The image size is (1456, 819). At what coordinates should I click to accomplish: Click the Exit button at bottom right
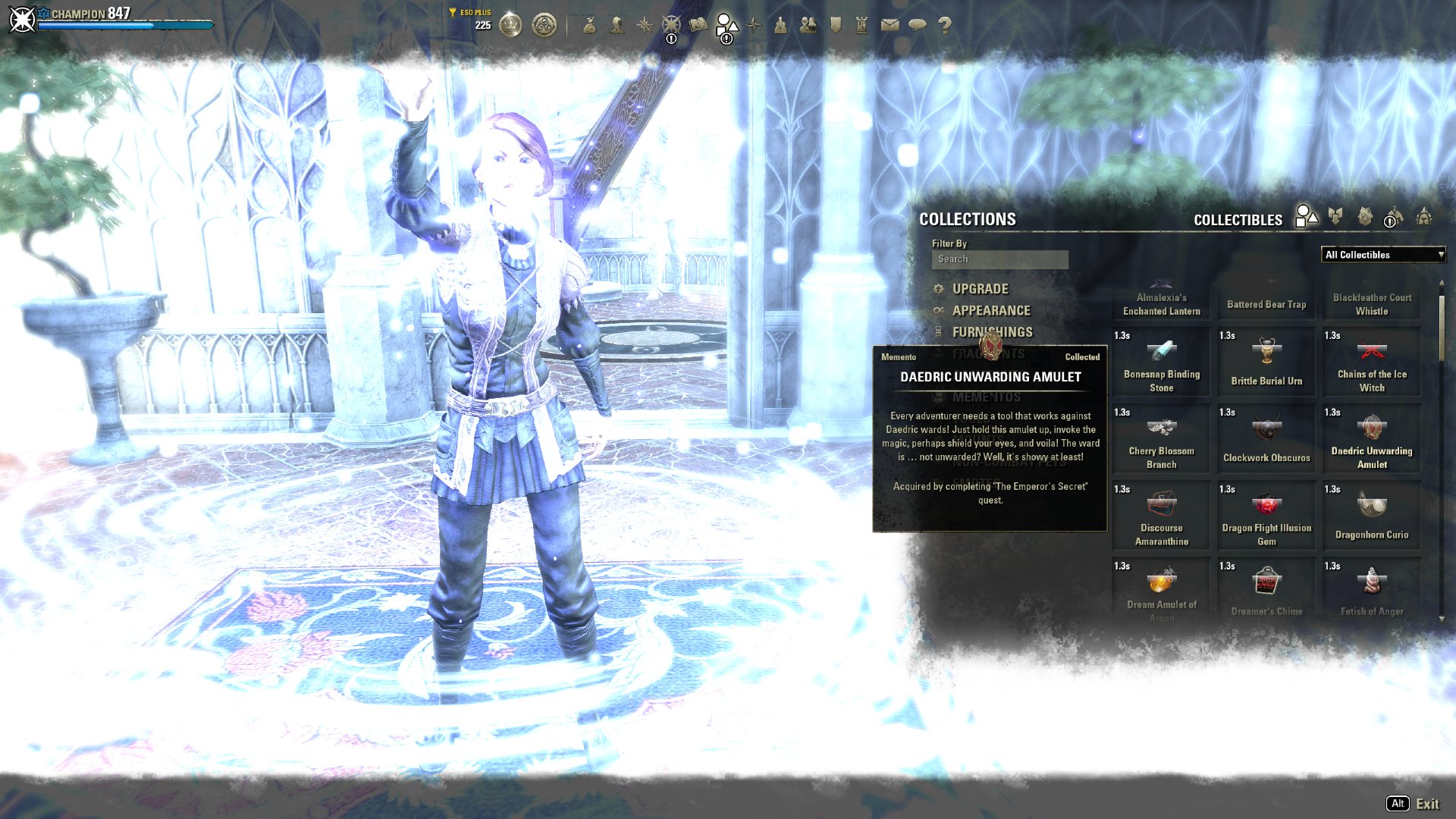pyautogui.click(x=1429, y=804)
